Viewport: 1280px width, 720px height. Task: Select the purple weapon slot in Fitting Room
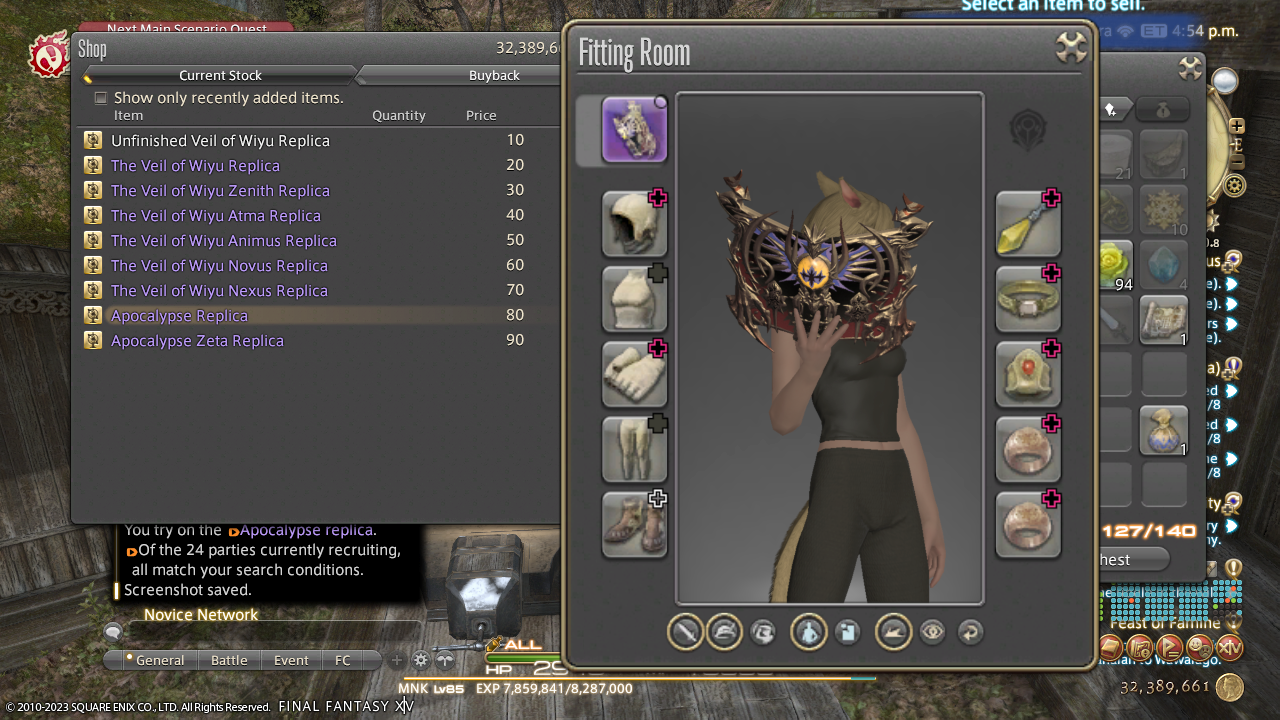634,130
